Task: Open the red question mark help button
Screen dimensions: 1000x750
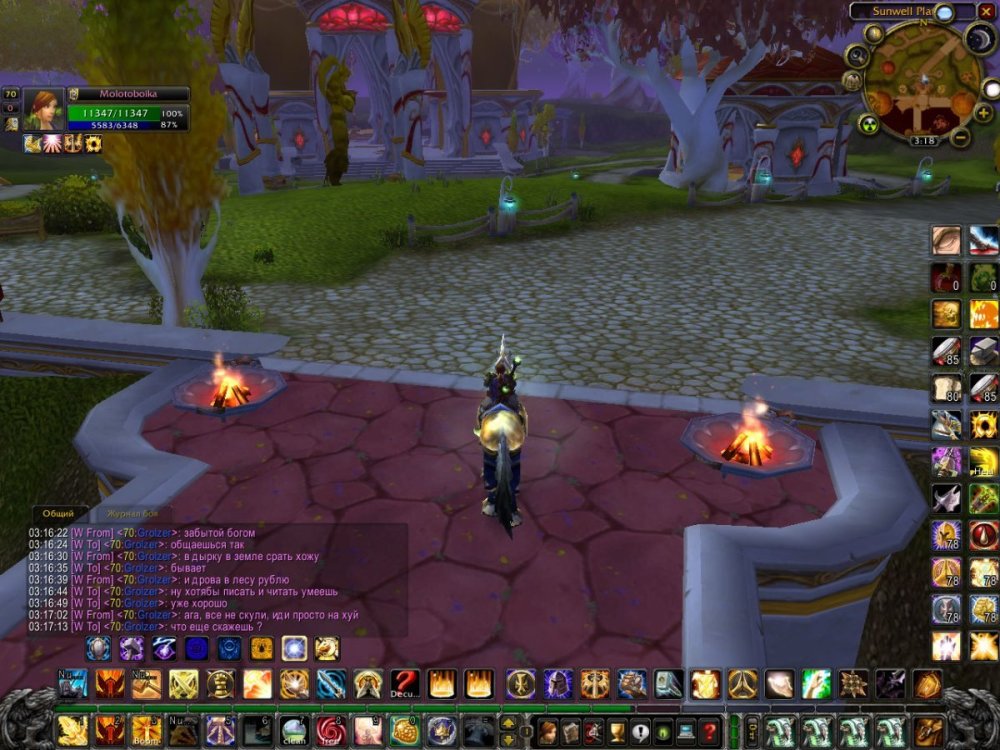Action: tap(709, 731)
